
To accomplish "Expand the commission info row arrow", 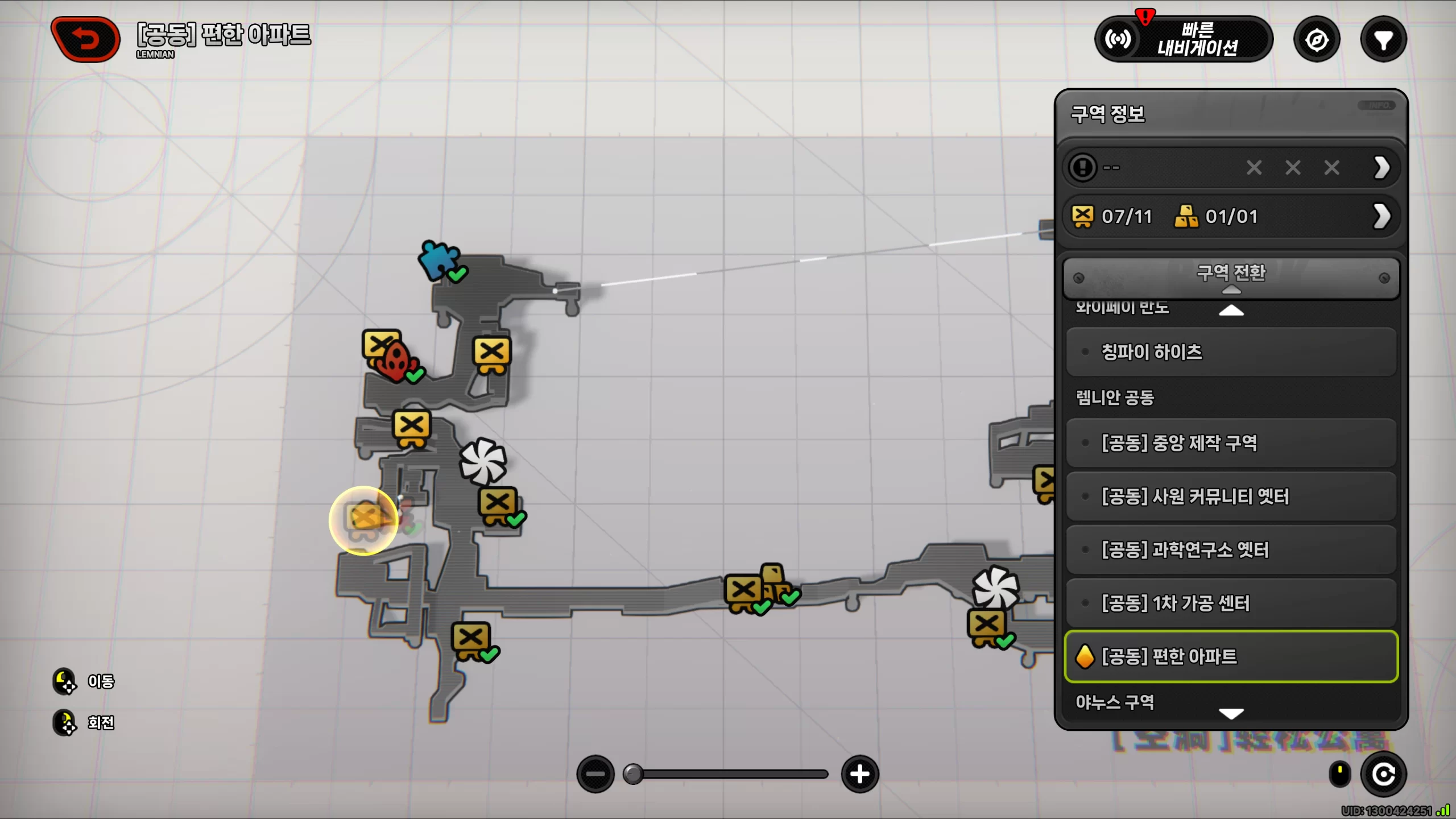I will click(1381, 168).
